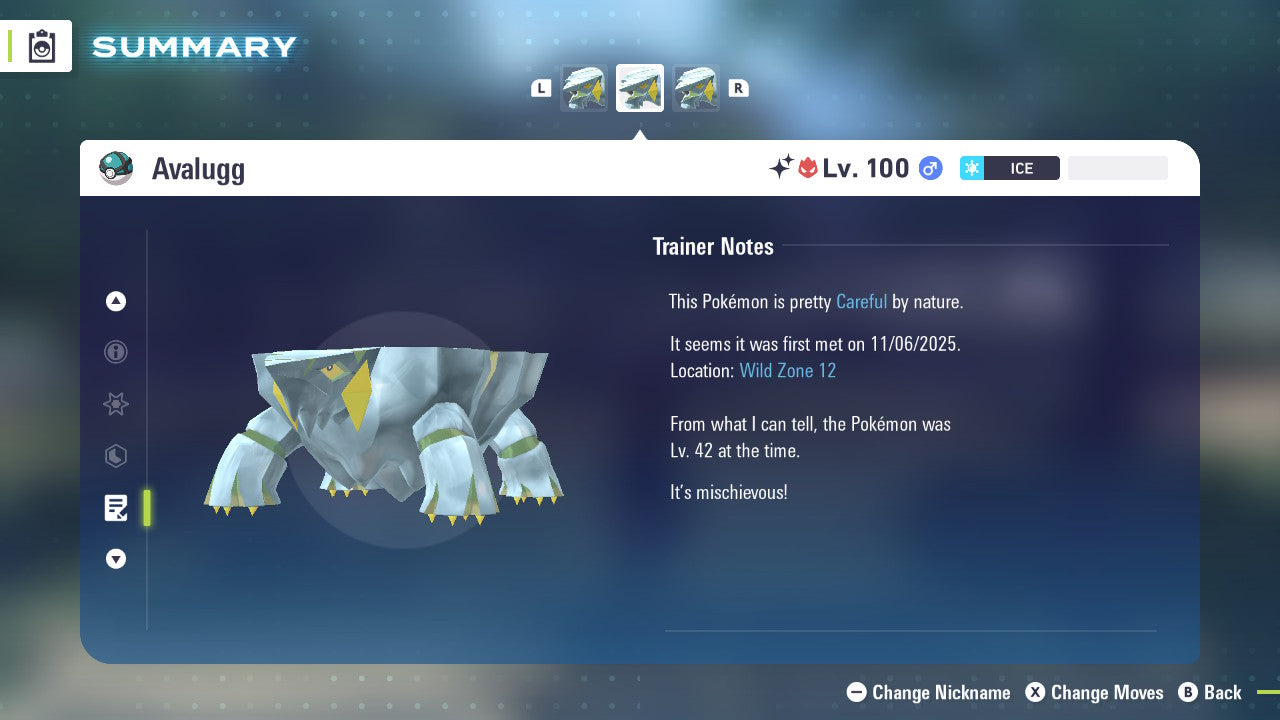This screenshot has width=1280, height=720.
Task: Open the Wild Zone 12 location link
Action: (787, 370)
